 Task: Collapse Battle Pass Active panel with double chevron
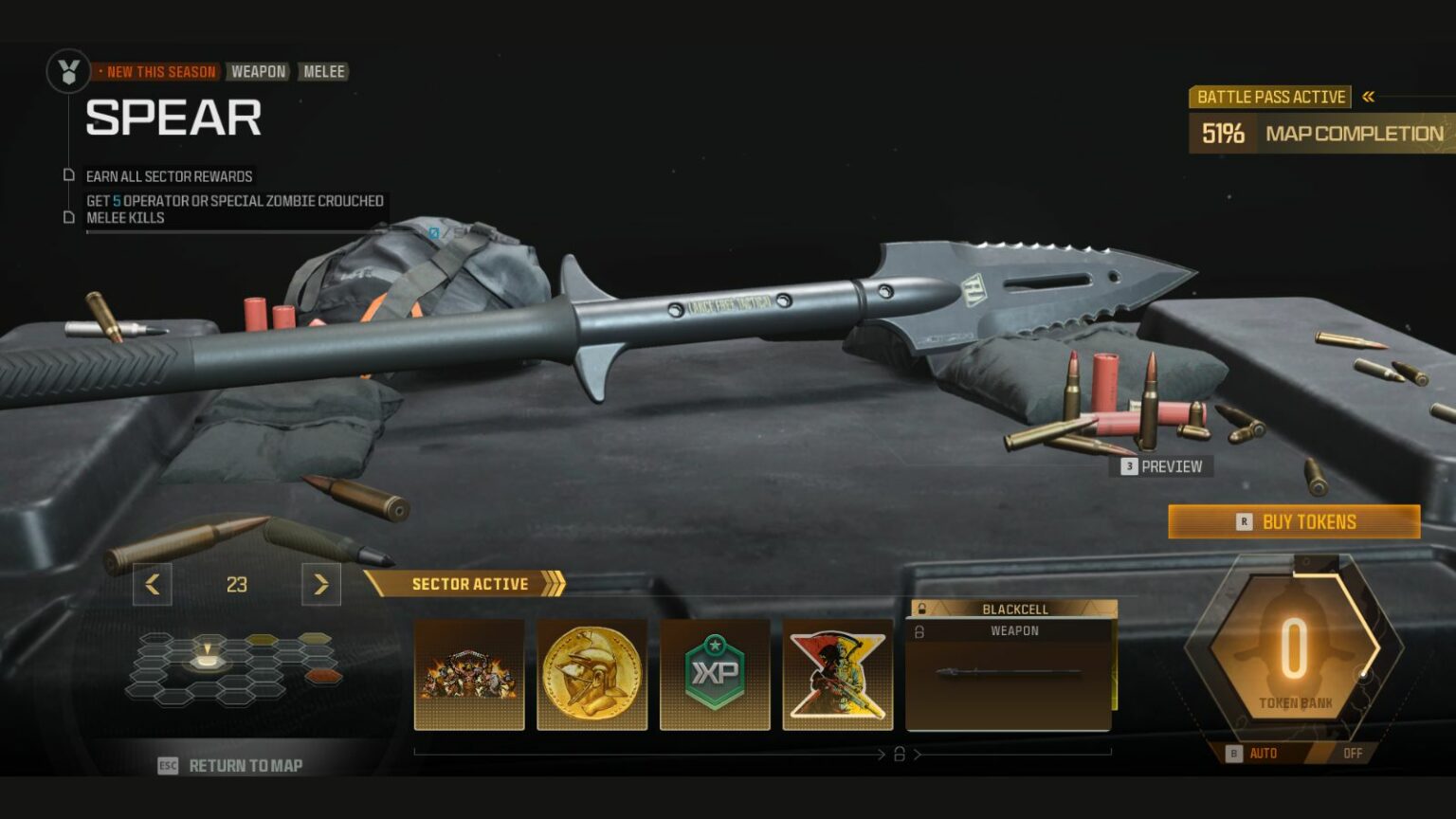click(1369, 96)
